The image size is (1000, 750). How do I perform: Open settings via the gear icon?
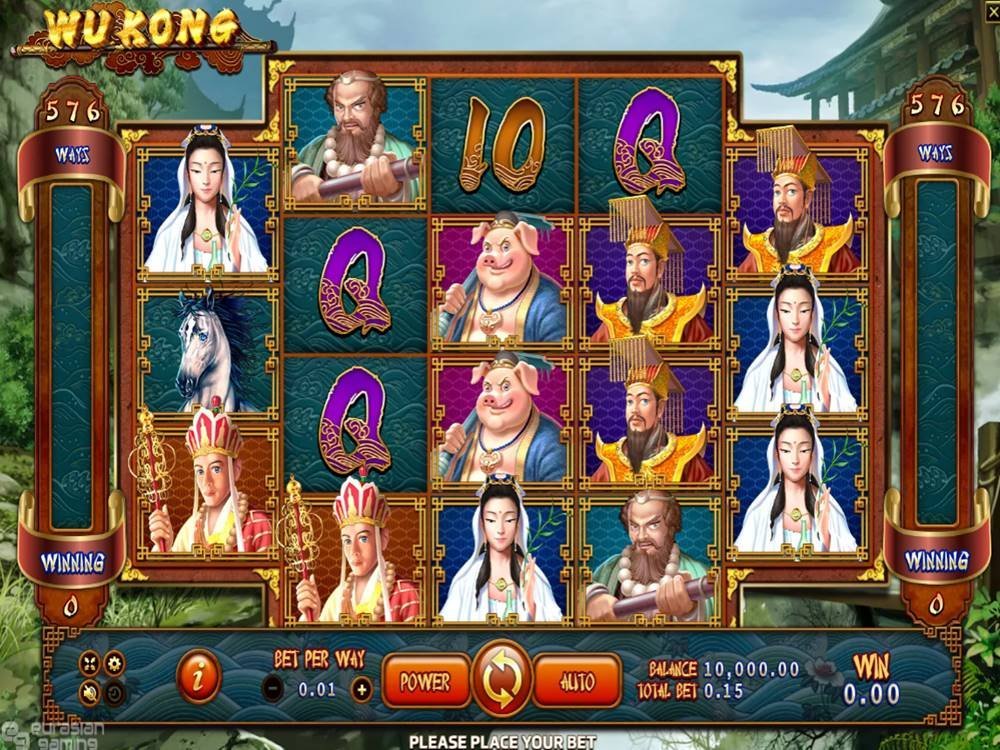[115, 663]
